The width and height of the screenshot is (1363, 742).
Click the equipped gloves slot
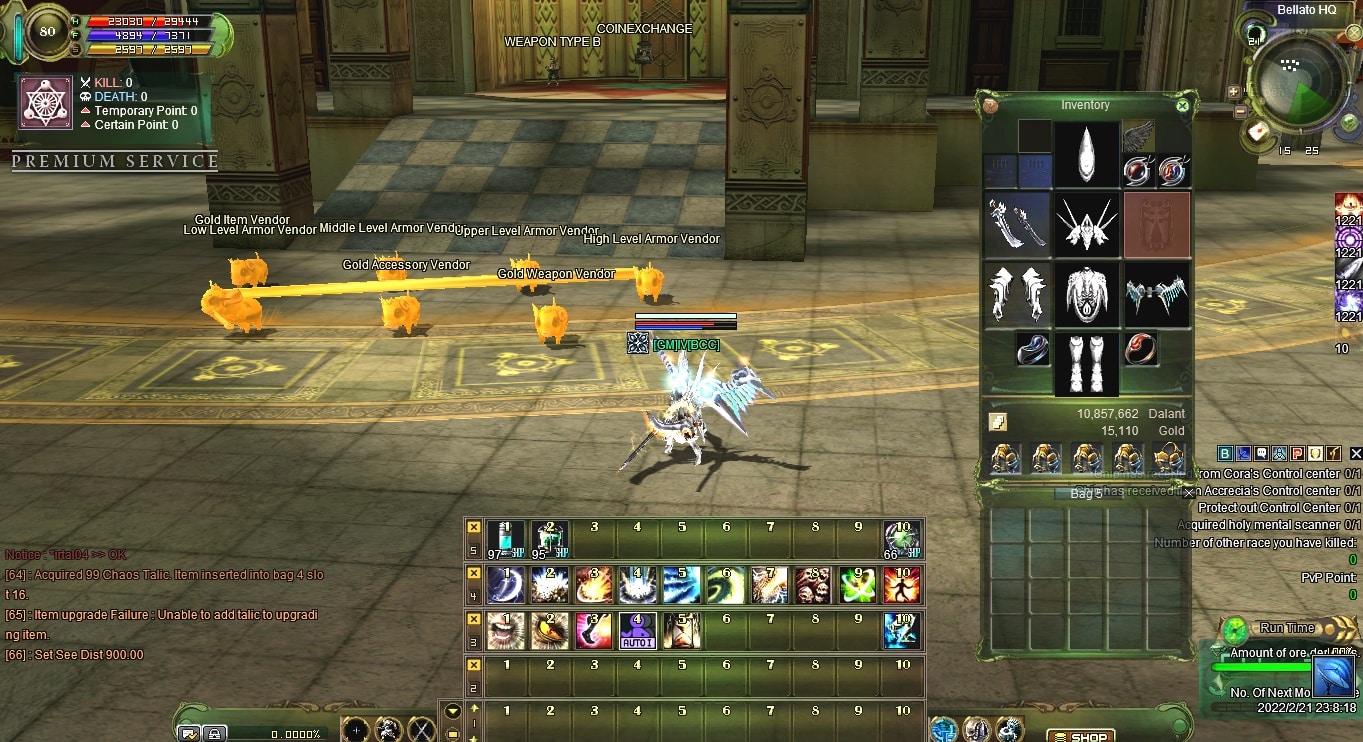coord(1017,295)
